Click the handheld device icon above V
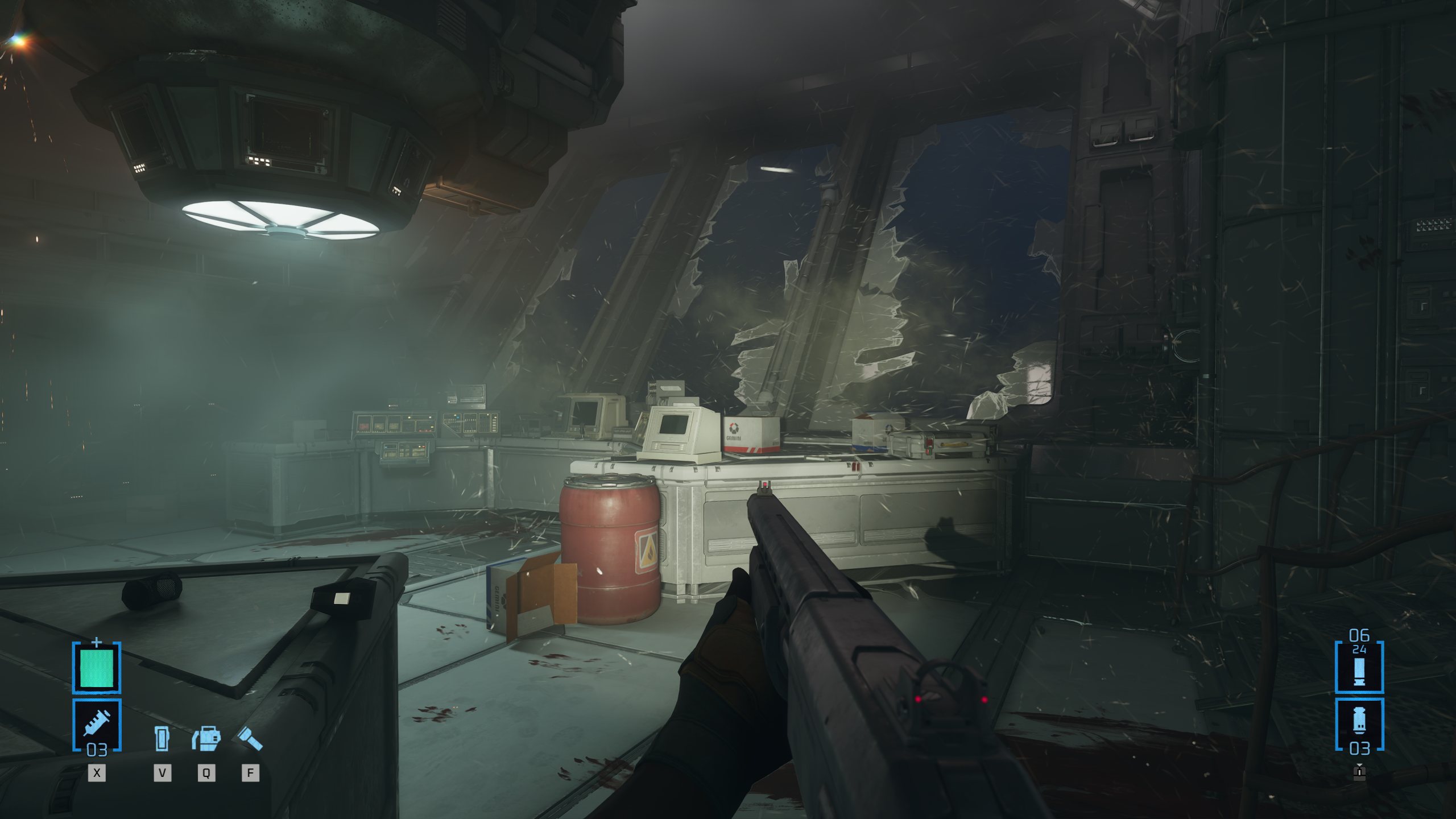The width and height of the screenshot is (1456, 819). tap(162, 739)
